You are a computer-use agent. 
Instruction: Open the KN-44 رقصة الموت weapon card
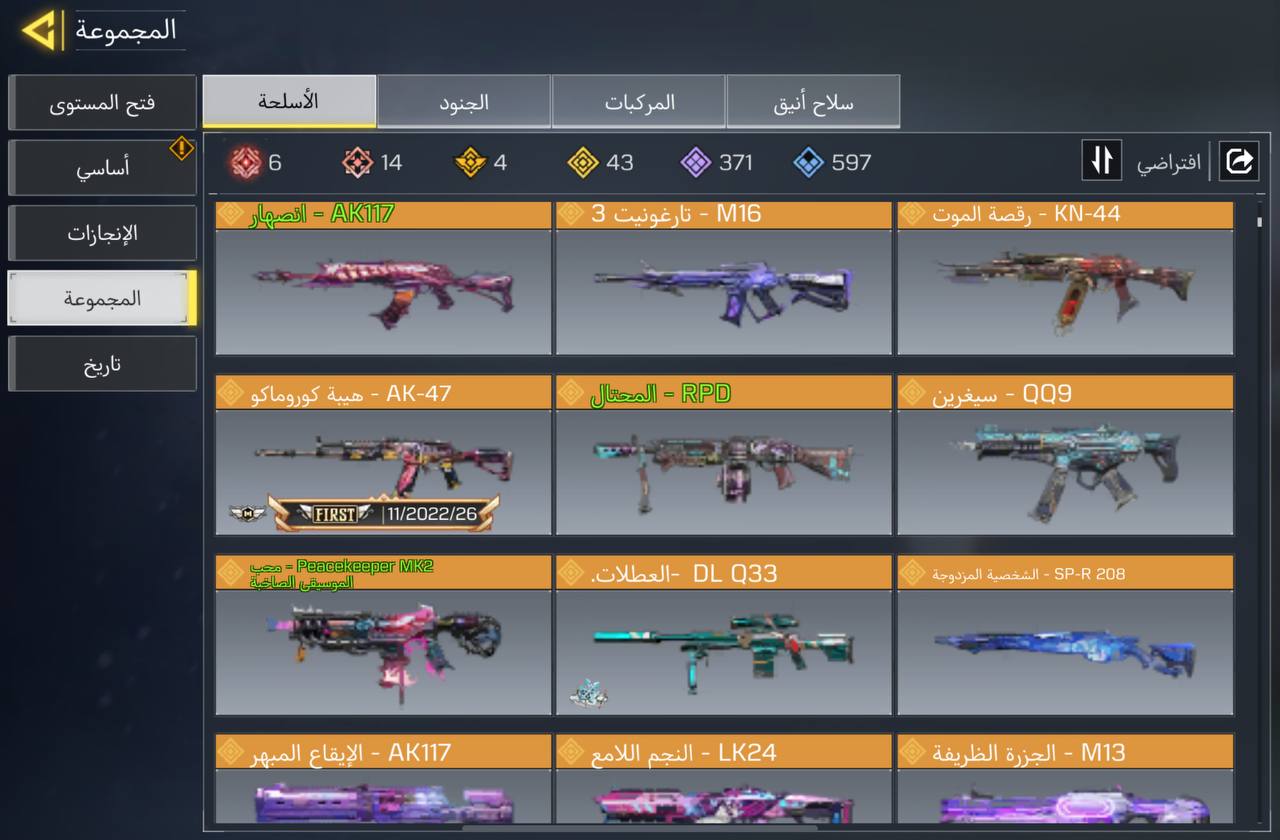coord(1065,280)
